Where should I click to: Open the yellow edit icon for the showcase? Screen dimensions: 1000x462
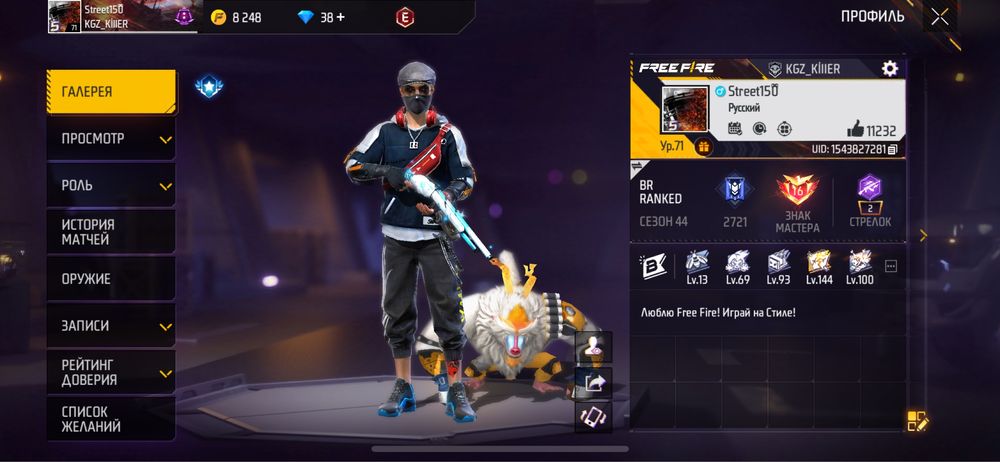click(917, 421)
